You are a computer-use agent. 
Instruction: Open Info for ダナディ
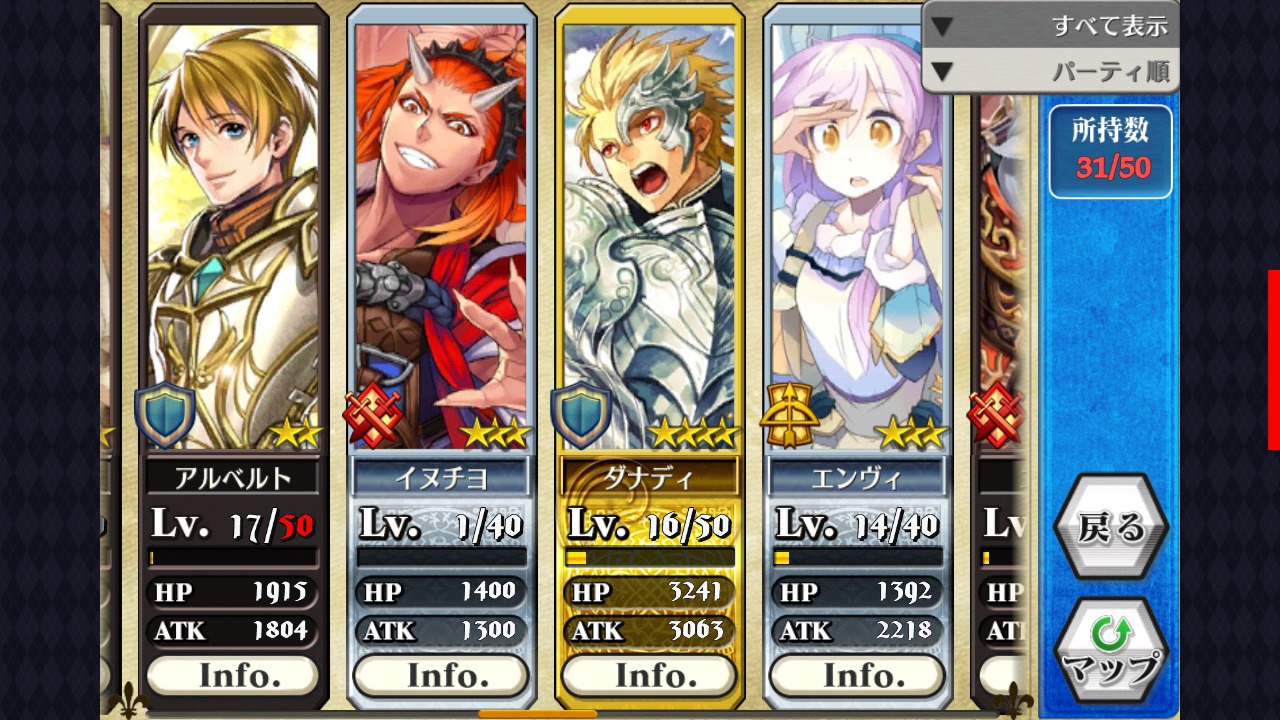pyautogui.click(x=648, y=676)
